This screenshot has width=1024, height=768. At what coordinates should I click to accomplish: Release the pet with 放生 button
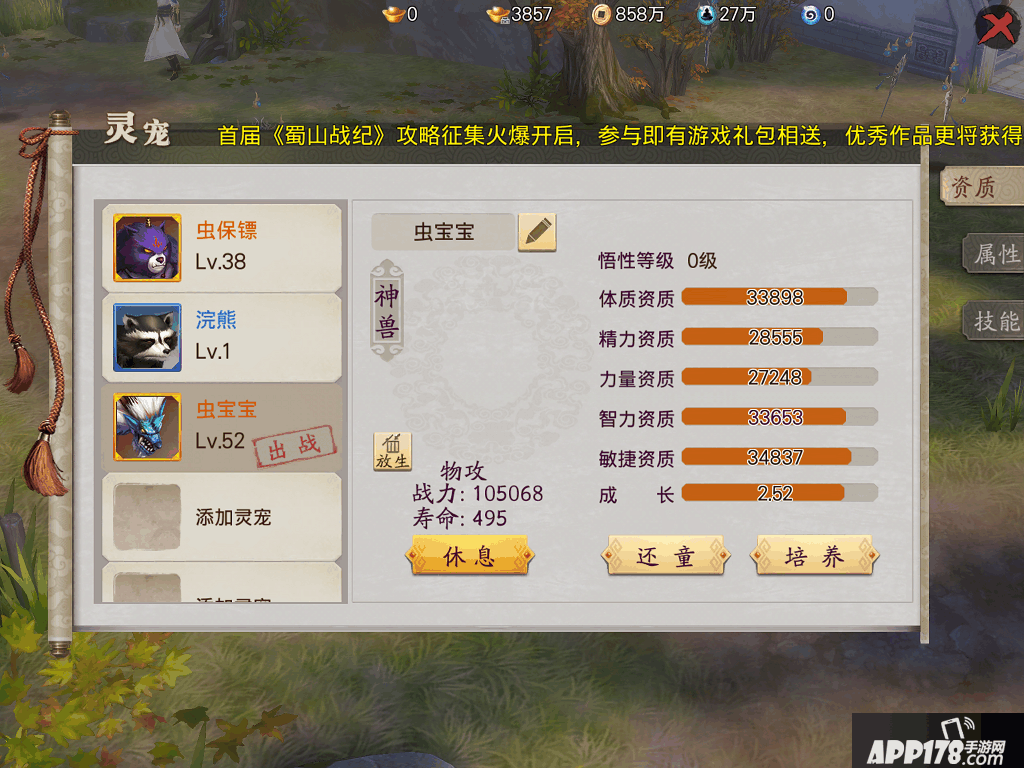392,452
